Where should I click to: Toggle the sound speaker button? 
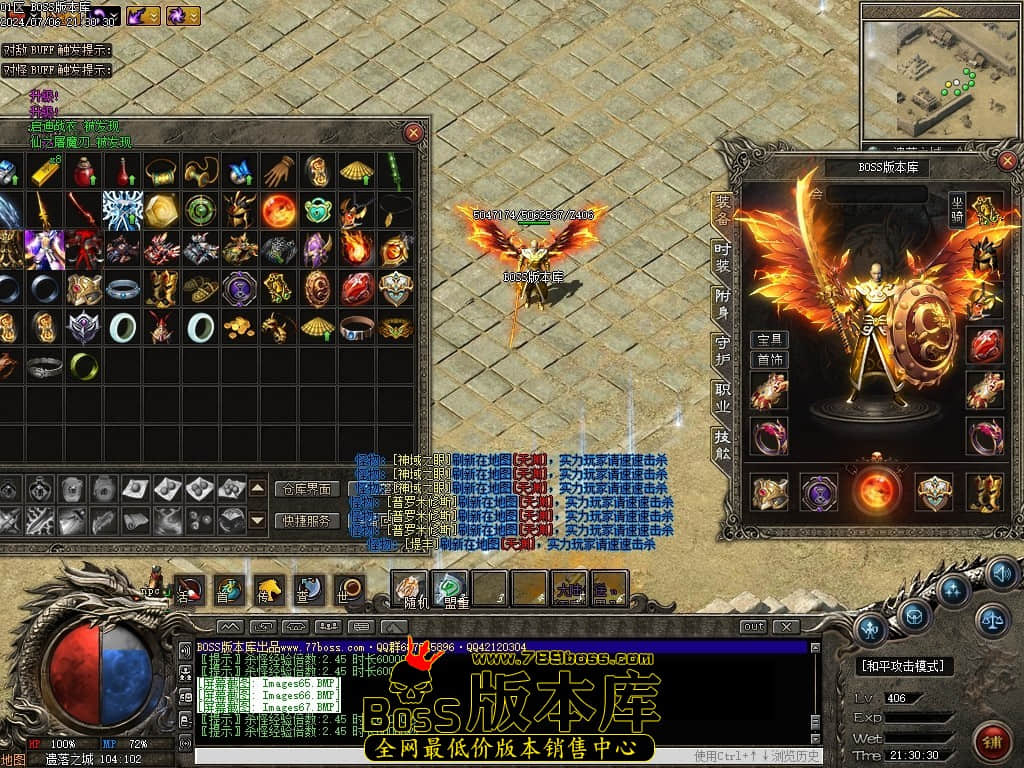click(x=1001, y=574)
